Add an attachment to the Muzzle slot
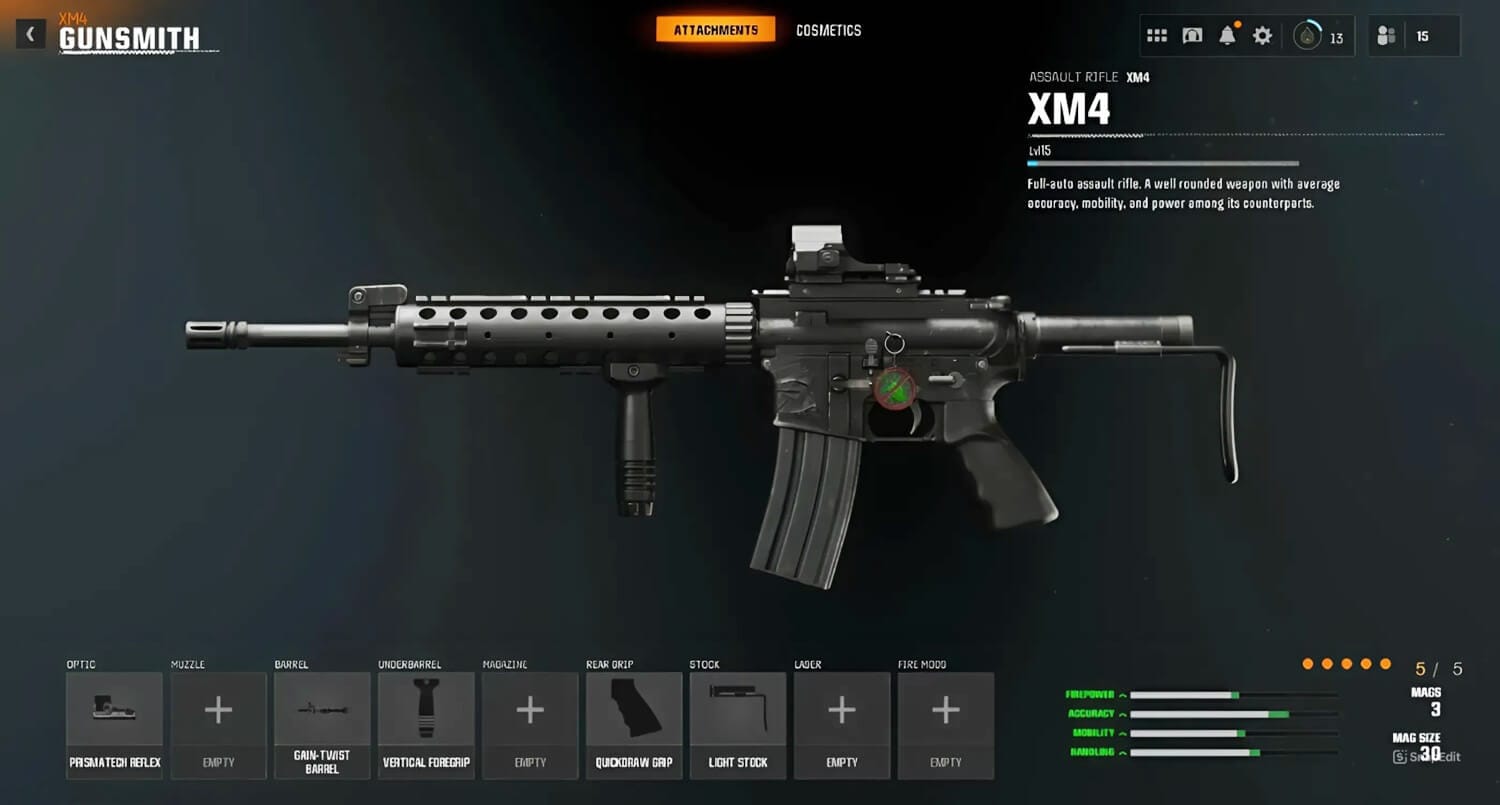Image resolution: width=1500 pixels, height=805 pixels. [x=219, y=725]
